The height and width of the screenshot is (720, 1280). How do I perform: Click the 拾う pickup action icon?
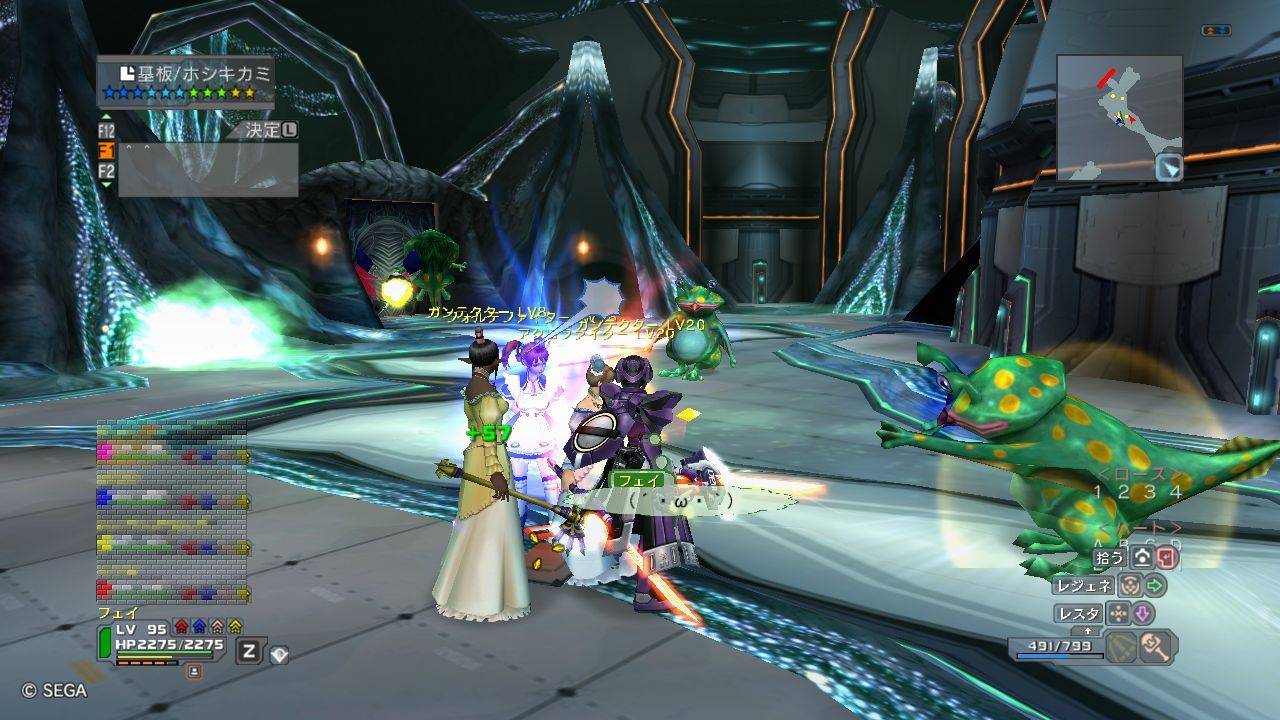coord(1141,558)
